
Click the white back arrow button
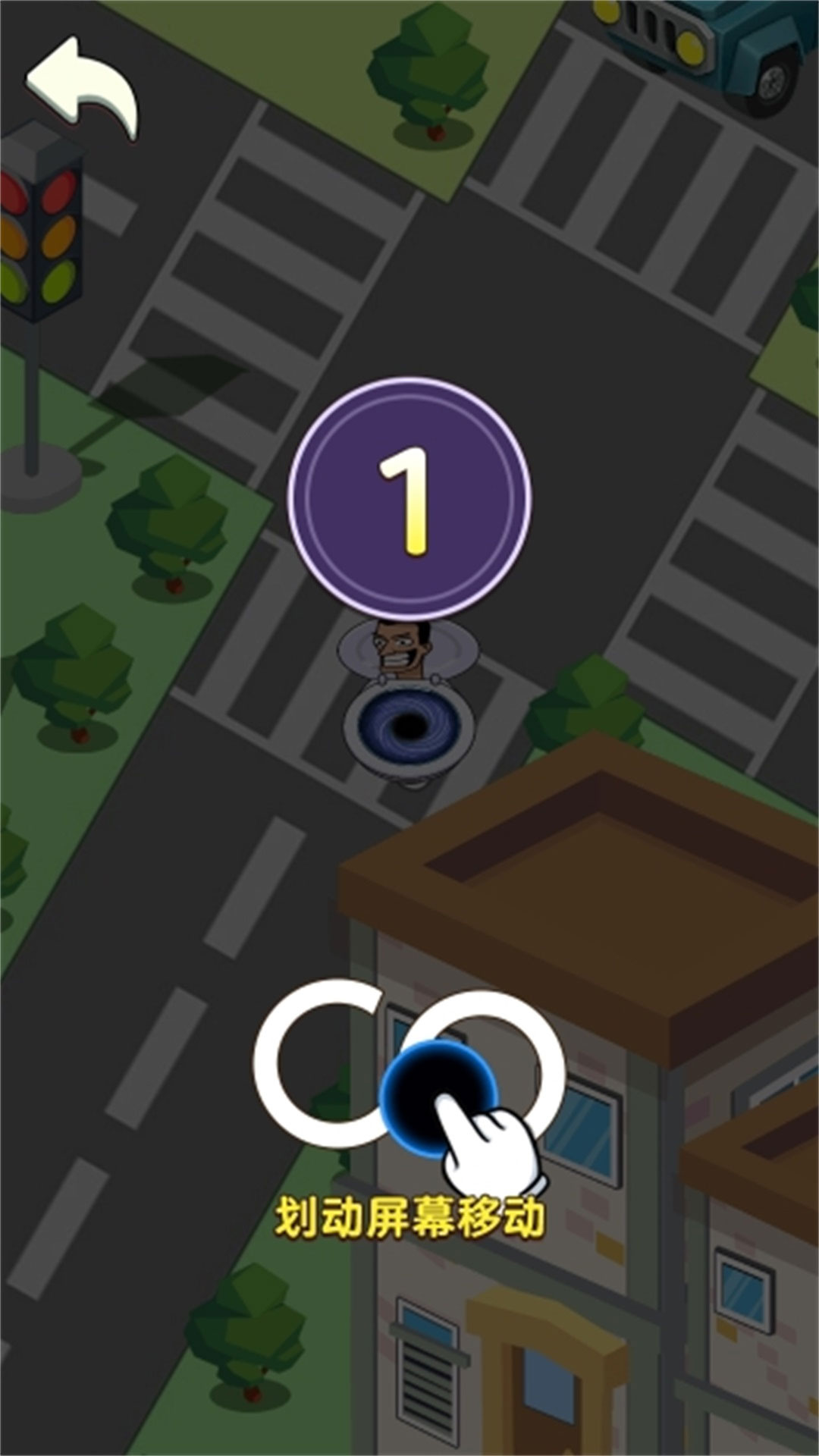[82, 87]
